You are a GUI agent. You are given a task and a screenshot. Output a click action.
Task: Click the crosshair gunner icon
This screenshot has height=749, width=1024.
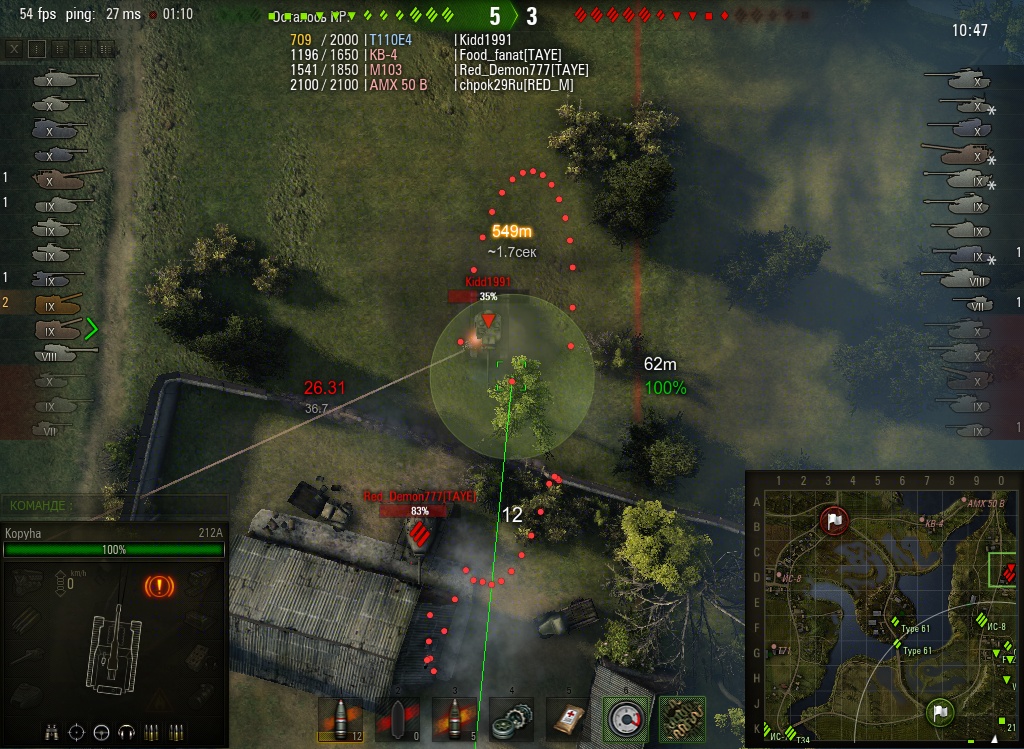(x=77, y=732)
